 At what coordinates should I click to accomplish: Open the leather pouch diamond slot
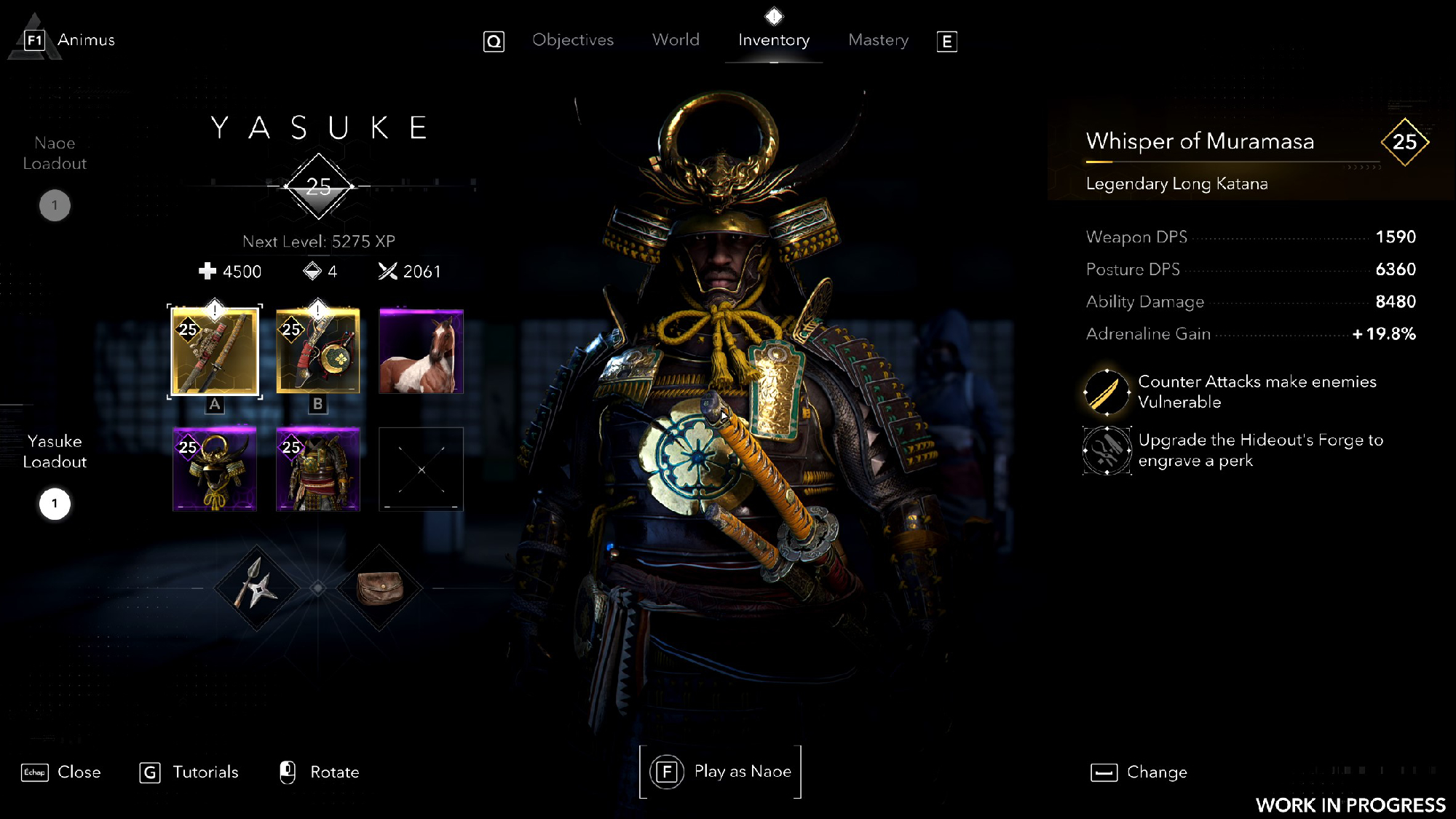tap(379, 587)
